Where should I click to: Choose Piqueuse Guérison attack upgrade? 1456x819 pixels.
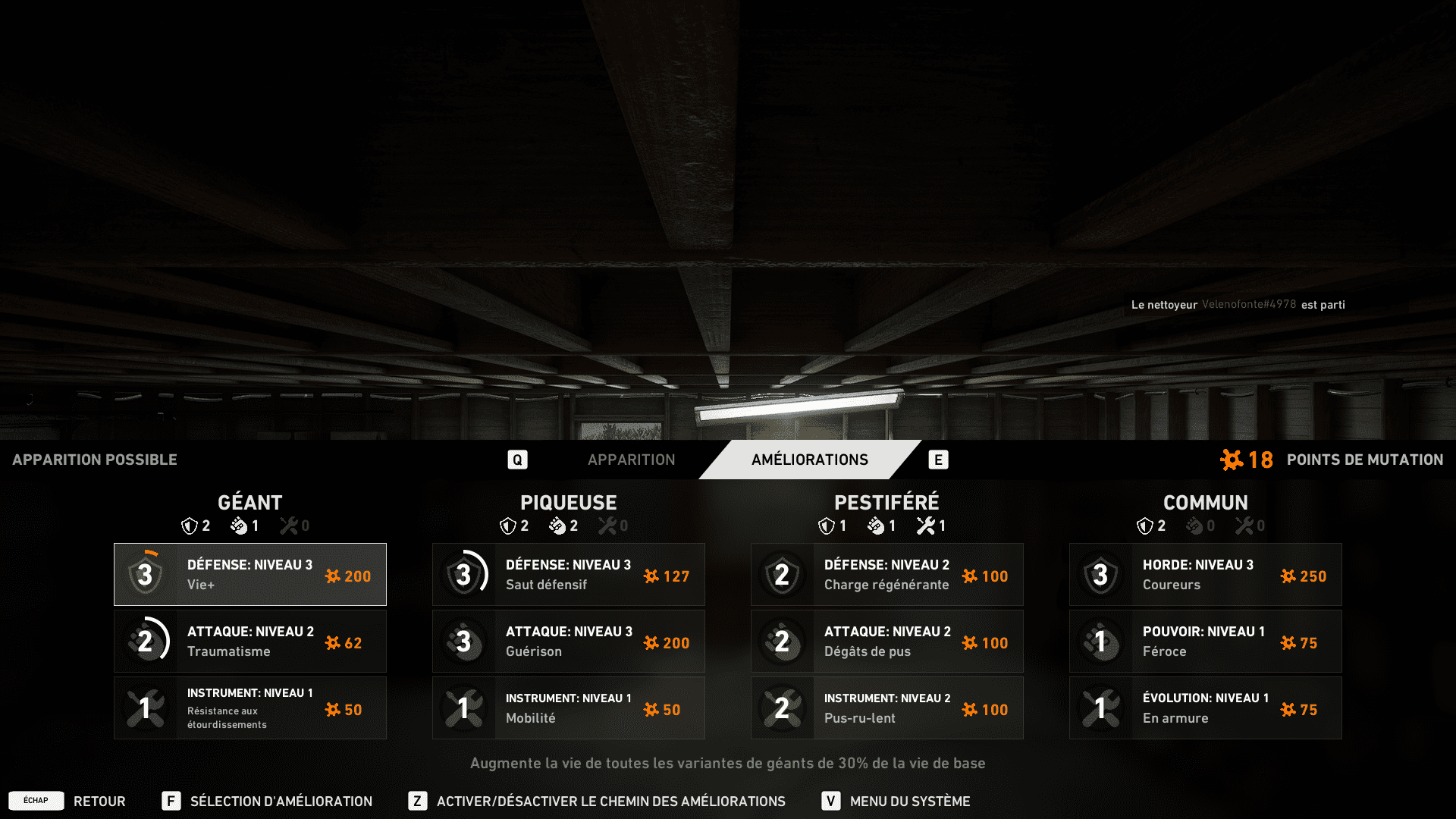[569, 642]
